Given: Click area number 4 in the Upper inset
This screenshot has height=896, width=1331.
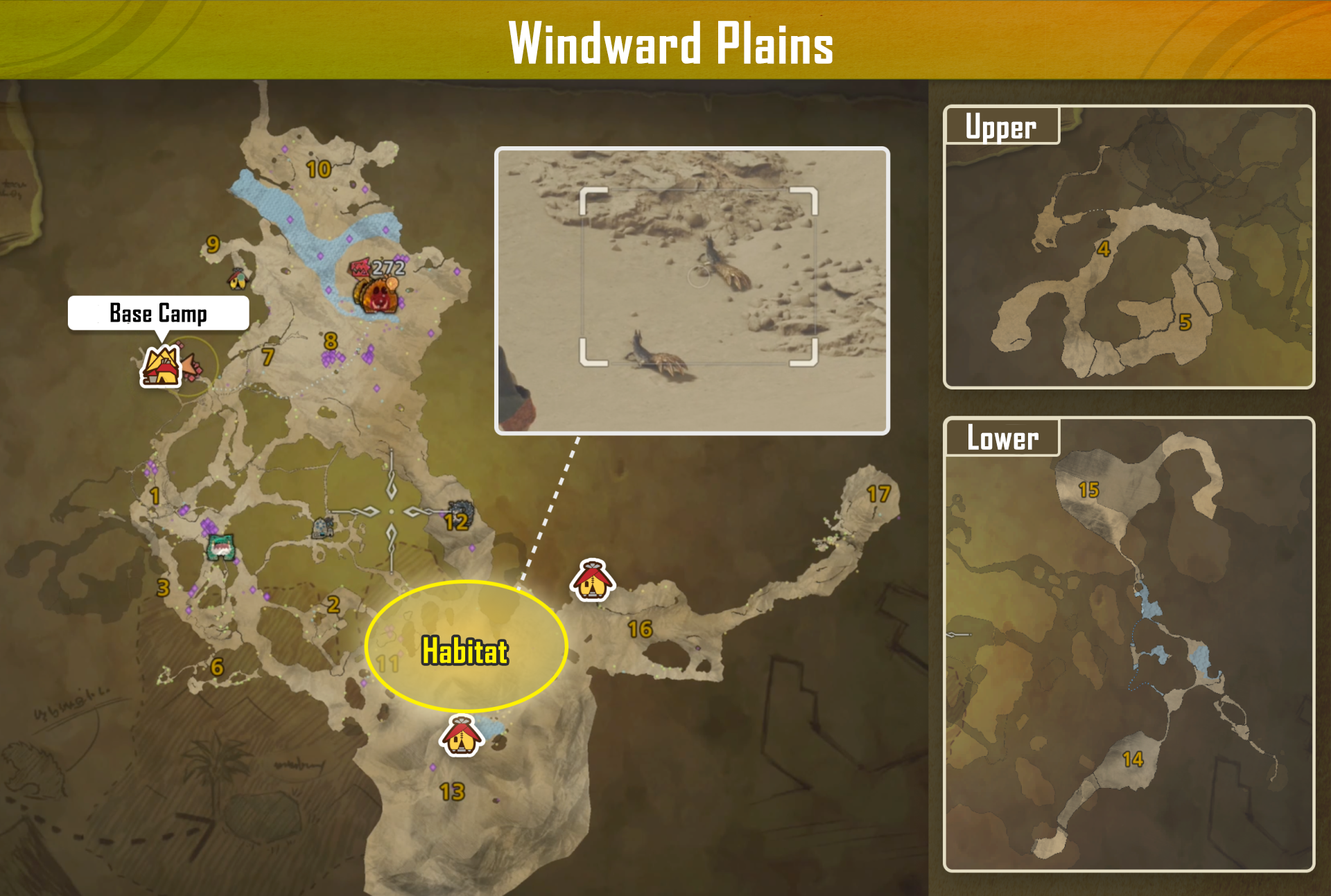Looking at the screenshot, I should (x=1105, y=249).
